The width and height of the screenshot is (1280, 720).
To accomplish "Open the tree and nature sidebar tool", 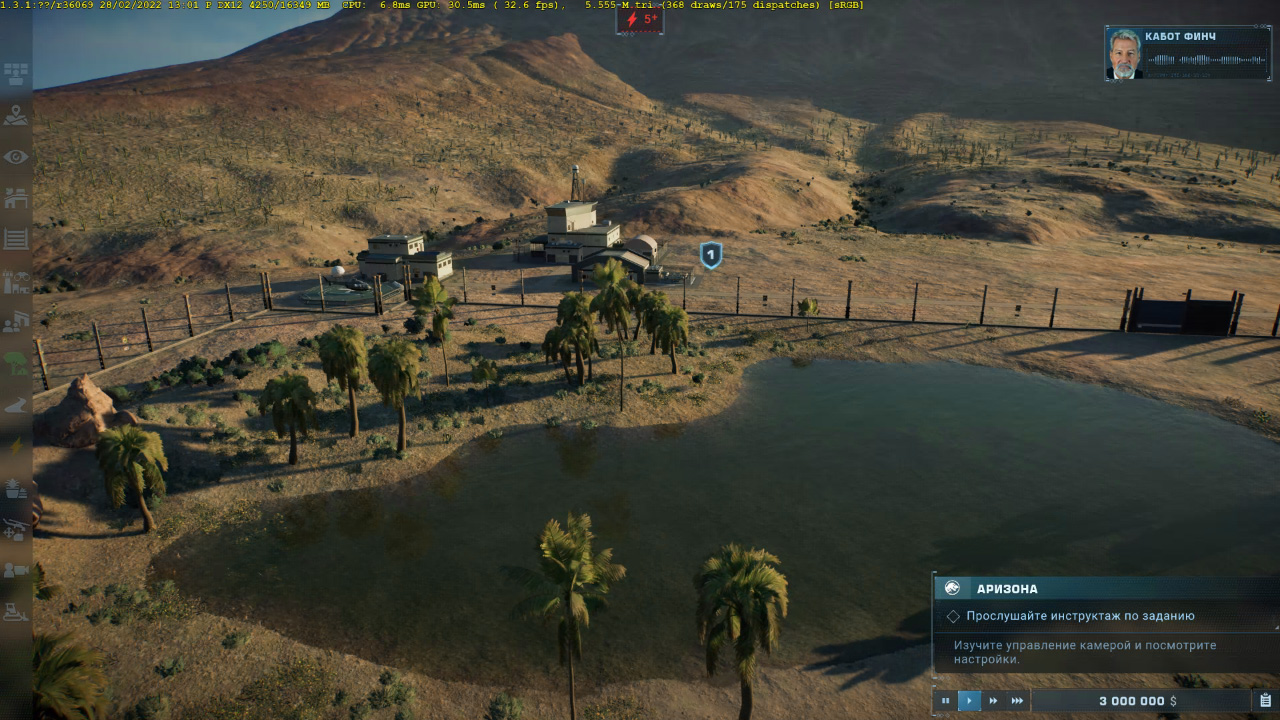I will tap(16, 363).
